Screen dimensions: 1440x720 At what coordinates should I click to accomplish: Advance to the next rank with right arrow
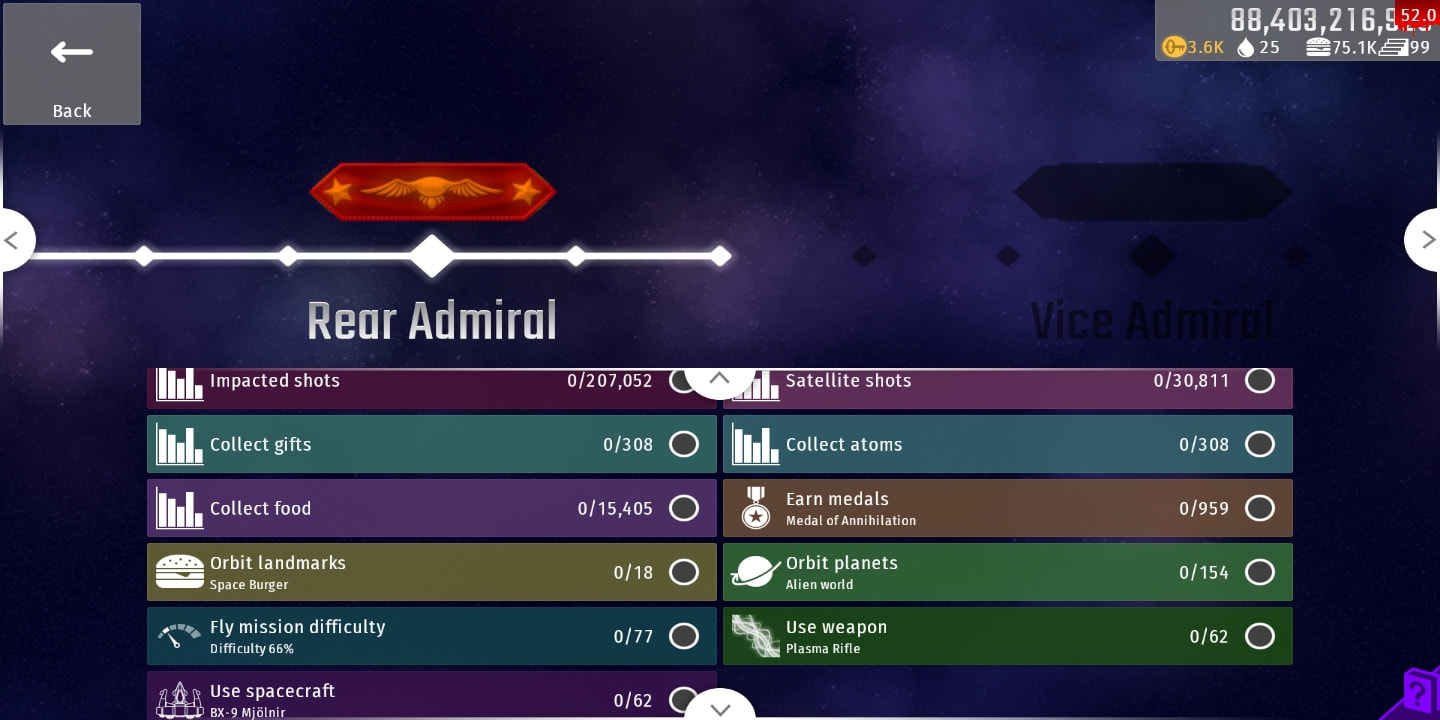[x=1425, y=240]
